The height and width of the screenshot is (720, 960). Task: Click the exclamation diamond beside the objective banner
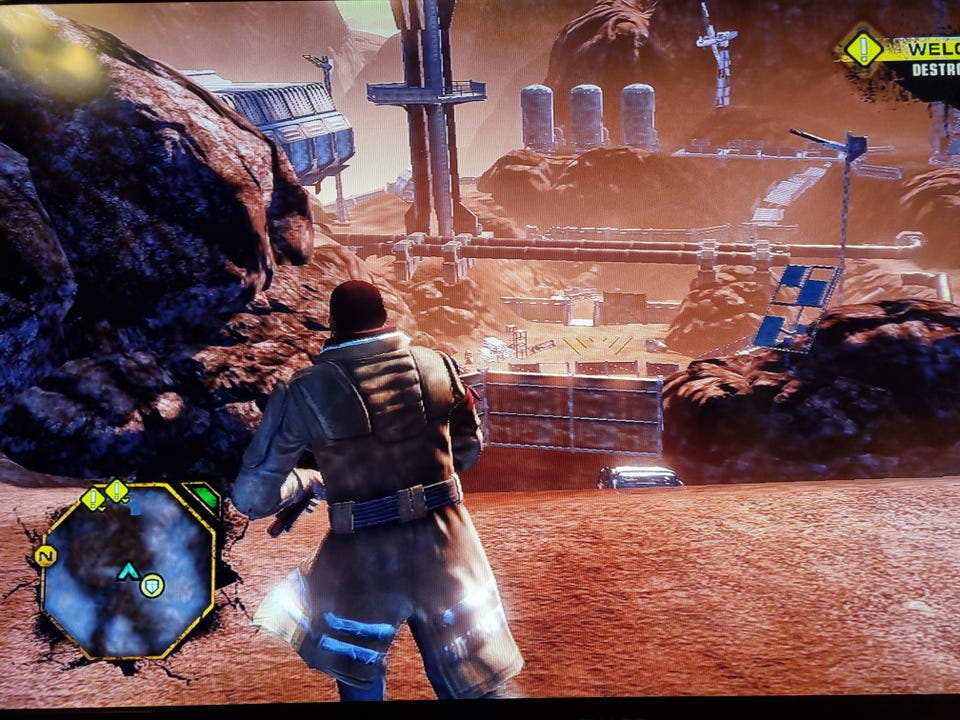[862, 49]
